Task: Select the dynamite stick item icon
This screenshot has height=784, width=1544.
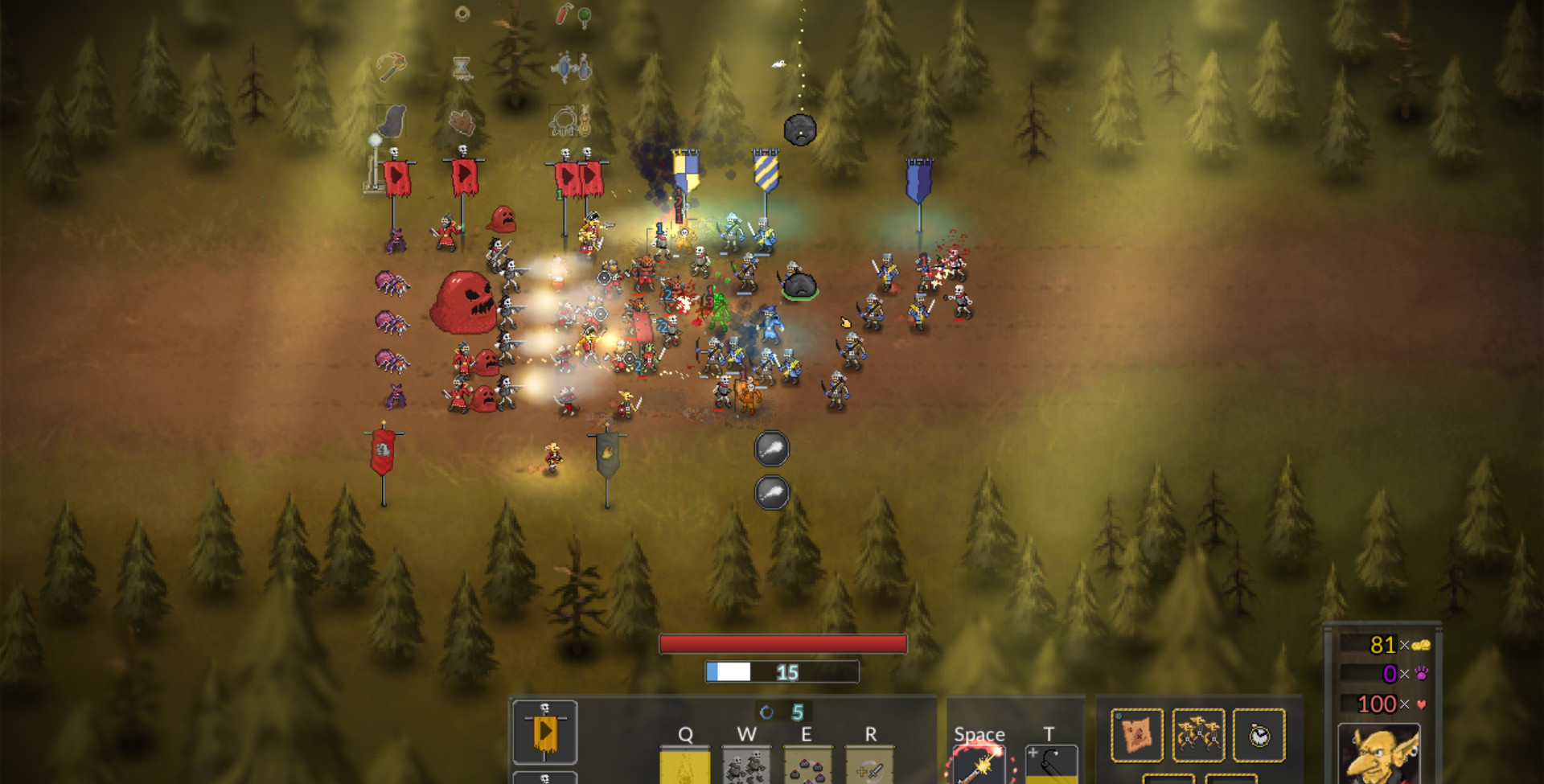Action: pos(564,14)
